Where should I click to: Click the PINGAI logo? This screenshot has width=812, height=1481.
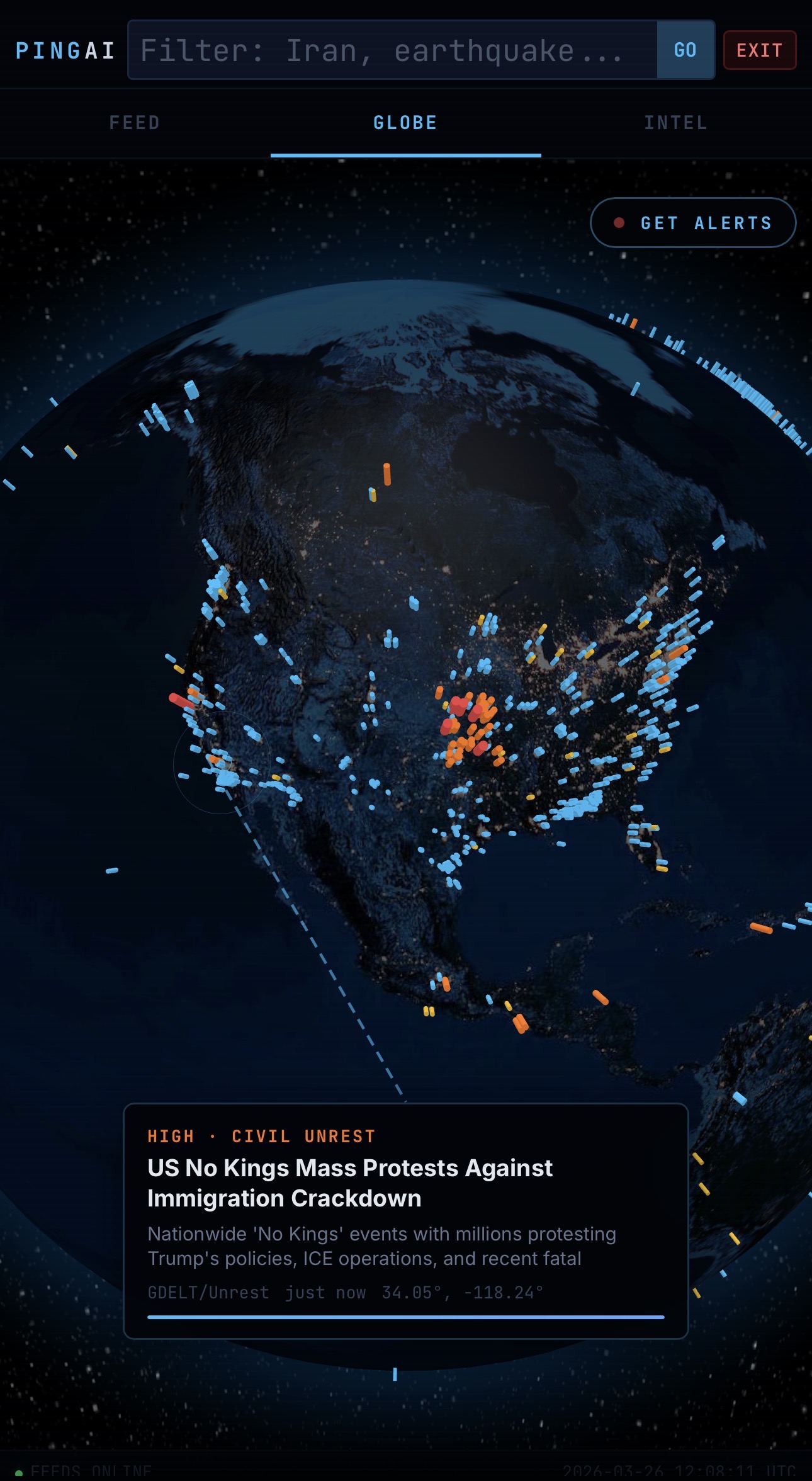65,50
